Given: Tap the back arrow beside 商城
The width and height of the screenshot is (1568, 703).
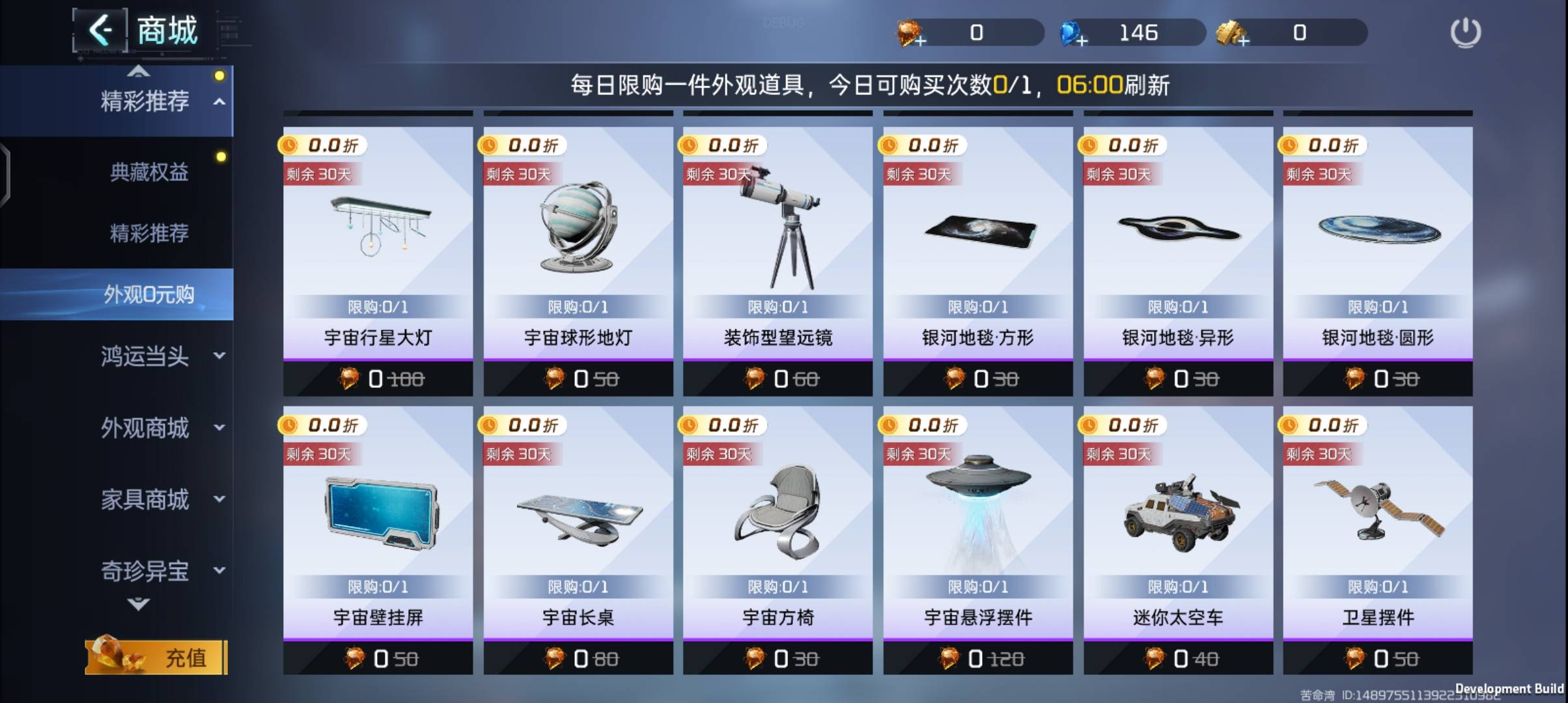Looking at the screenshot, I should tap(102, 29).
